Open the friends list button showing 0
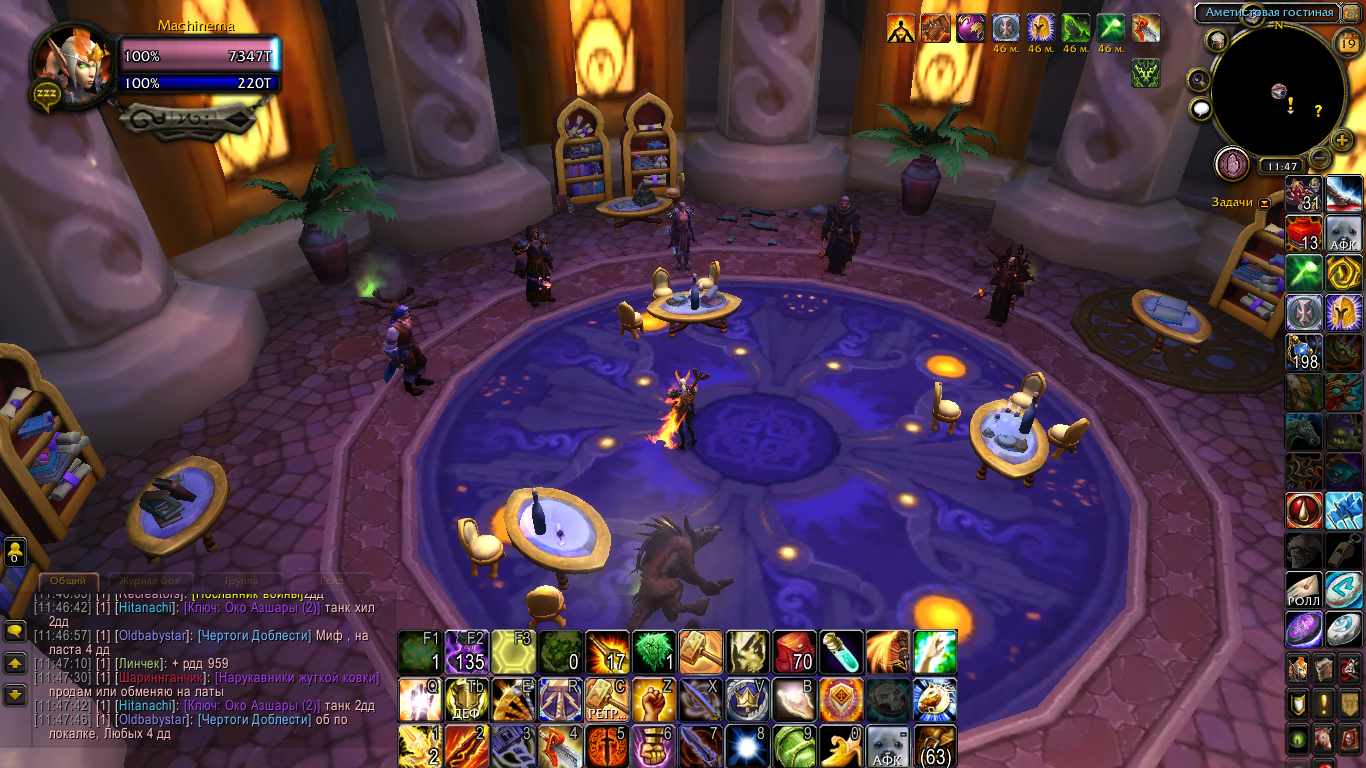1366x768 pixels. [x=15, y=553]
